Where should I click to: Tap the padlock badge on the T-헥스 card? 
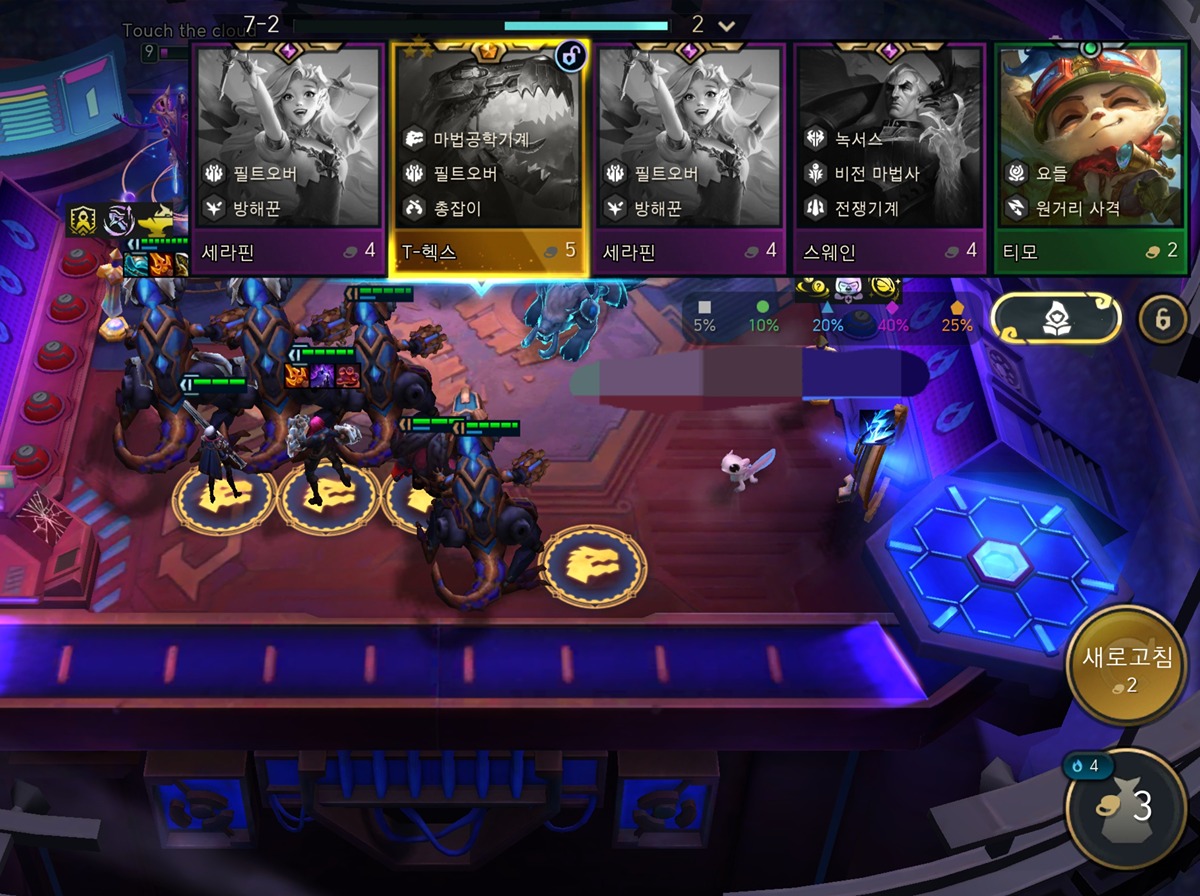(x=570, y=57)
